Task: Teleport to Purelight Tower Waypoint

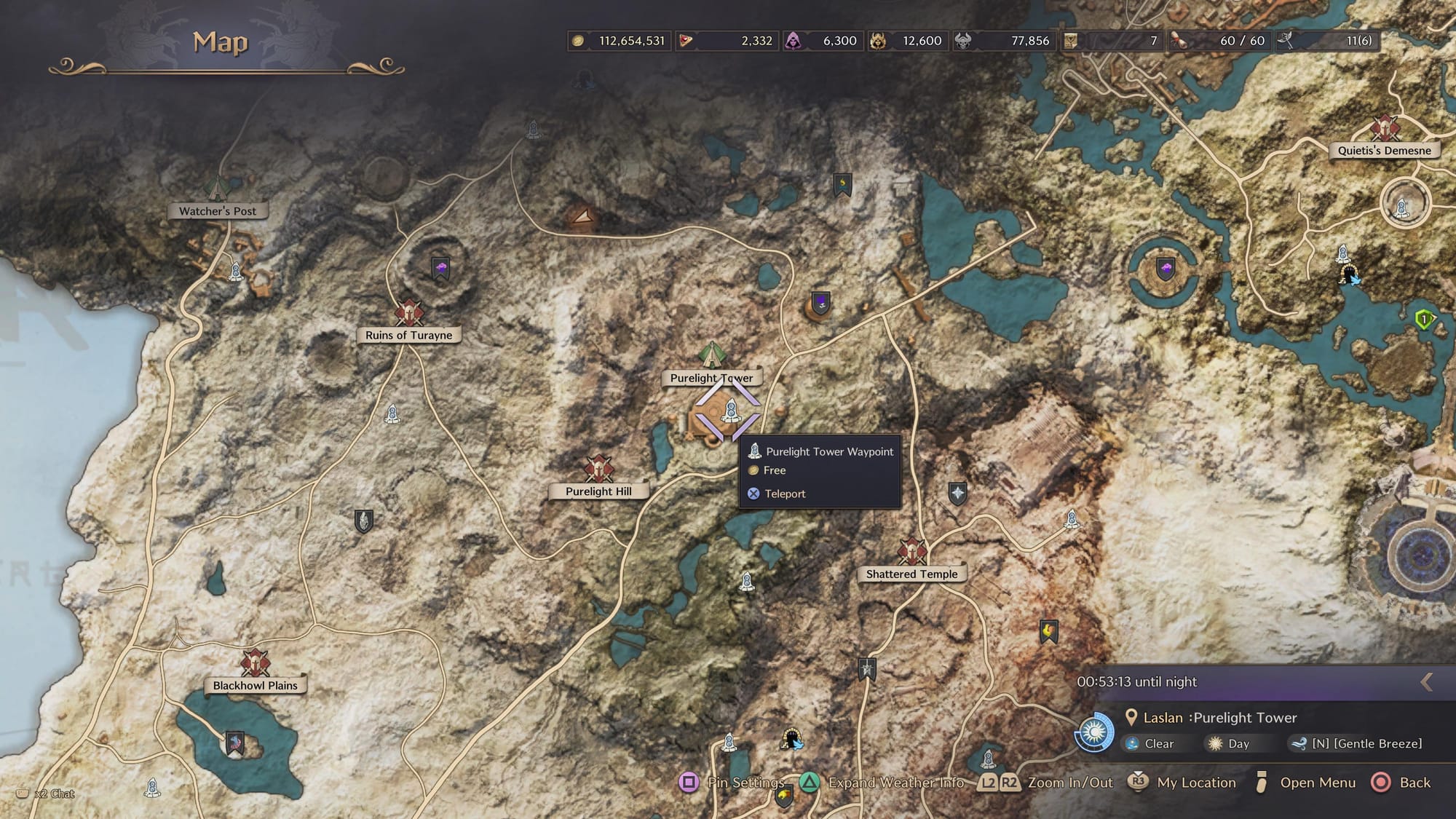Action: pyautogui.click(x=784, y=494)
